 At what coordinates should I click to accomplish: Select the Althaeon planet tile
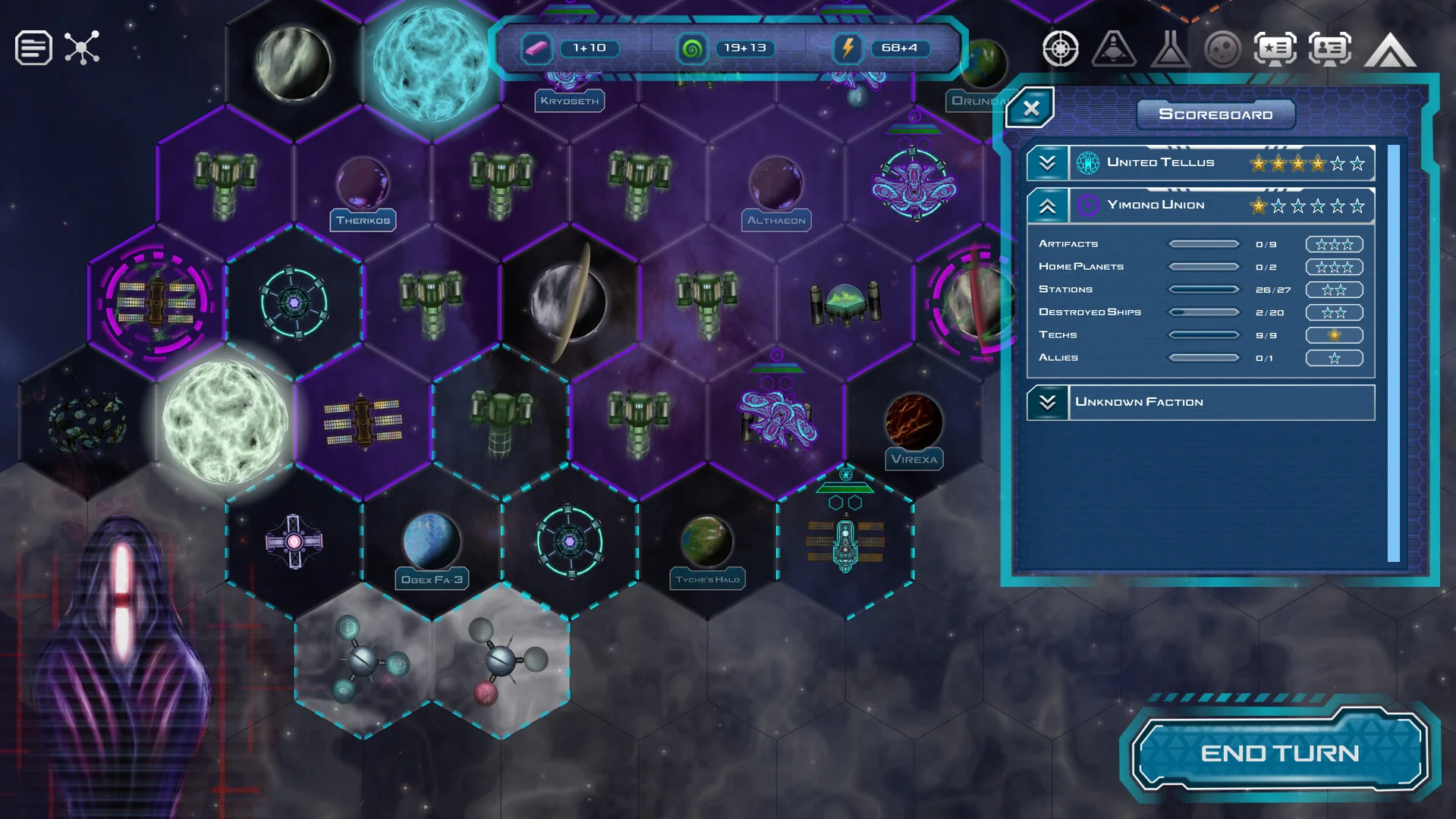776,184
